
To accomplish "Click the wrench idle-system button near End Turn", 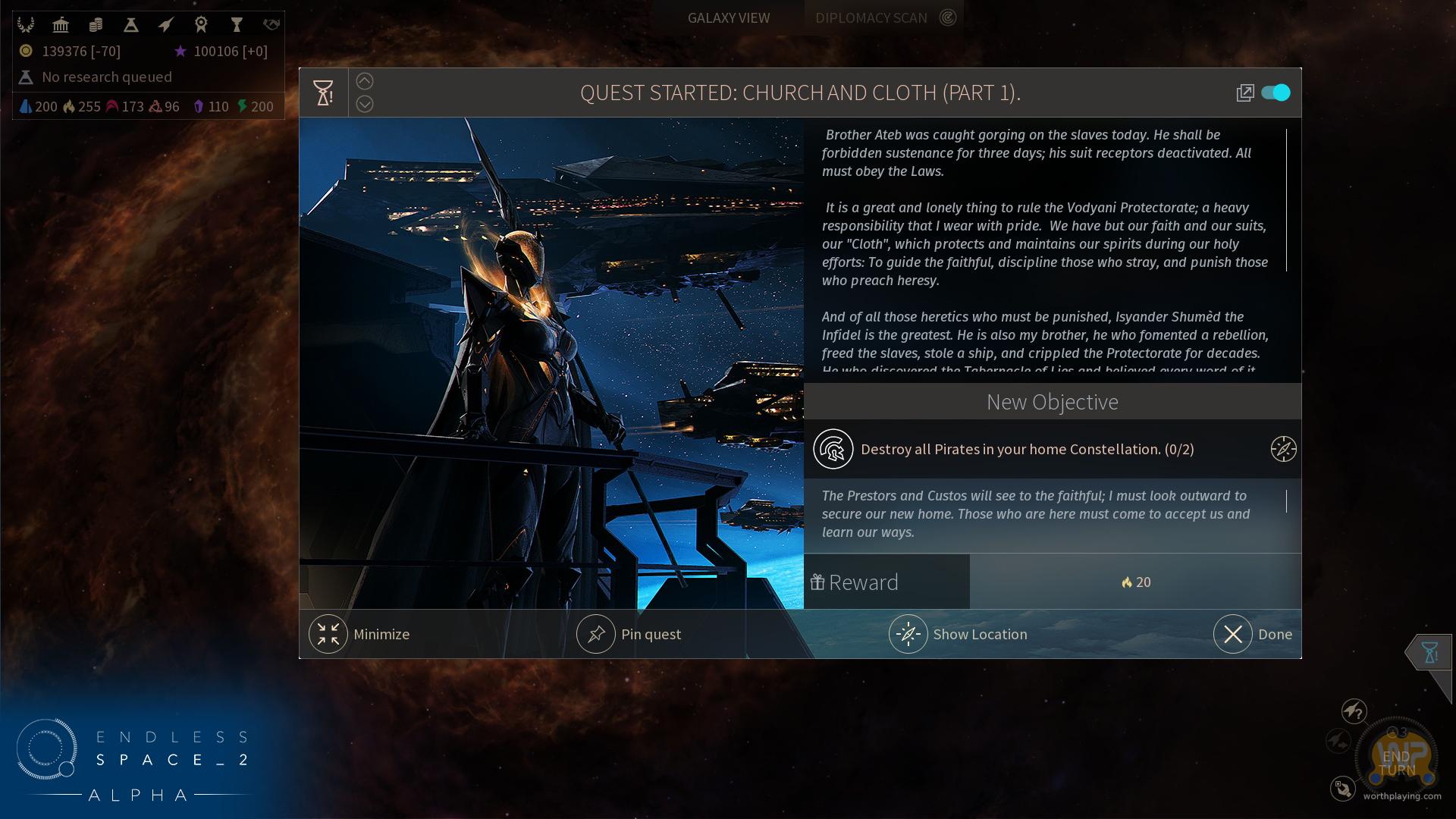I will 1342,789.
